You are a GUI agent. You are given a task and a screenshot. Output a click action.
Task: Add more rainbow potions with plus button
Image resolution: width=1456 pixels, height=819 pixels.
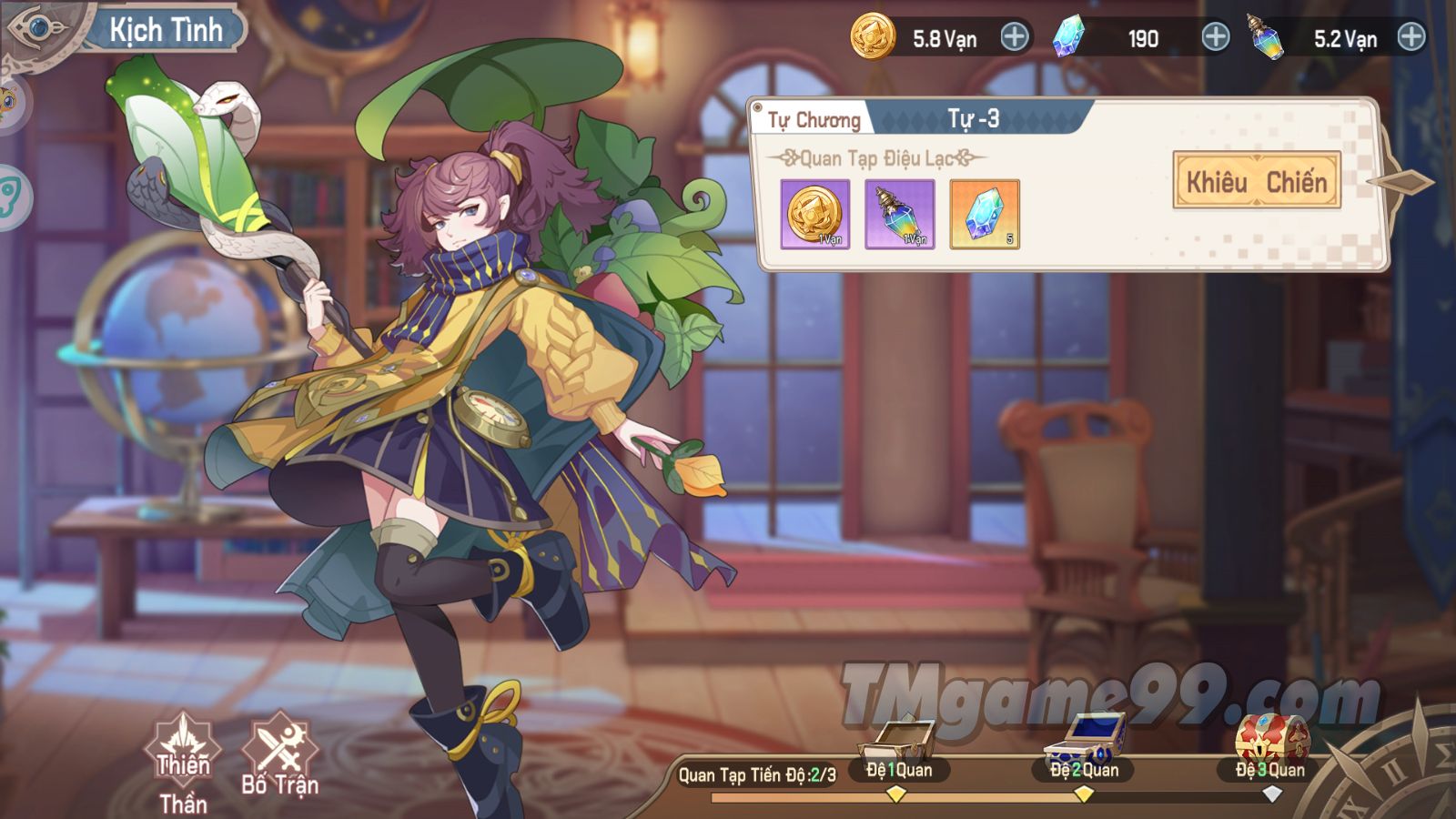pyautogui.click(x=1410, y=37)
